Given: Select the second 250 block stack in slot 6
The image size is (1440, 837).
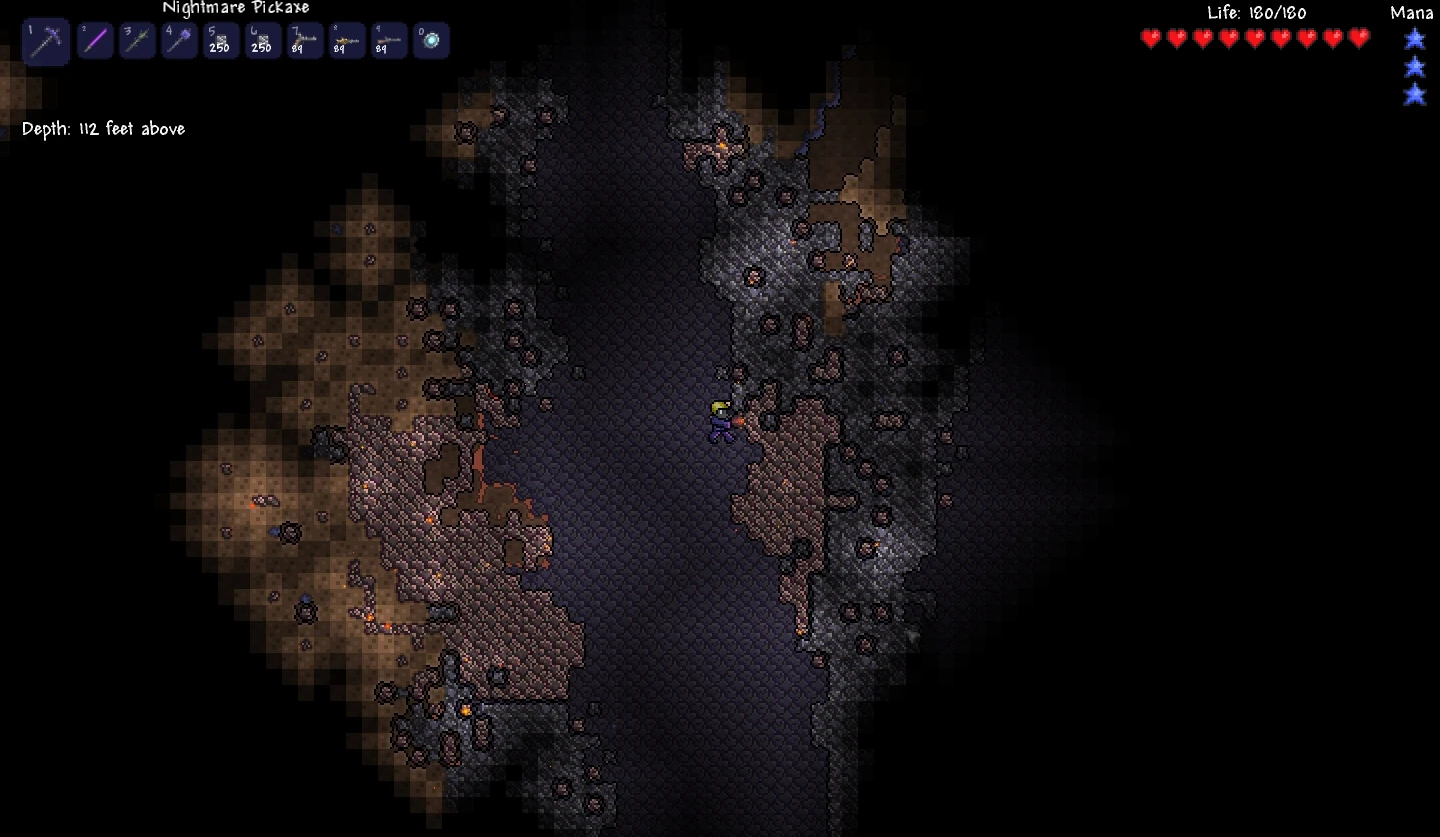Looking at the screenshot, I should (x=262, y=40).
